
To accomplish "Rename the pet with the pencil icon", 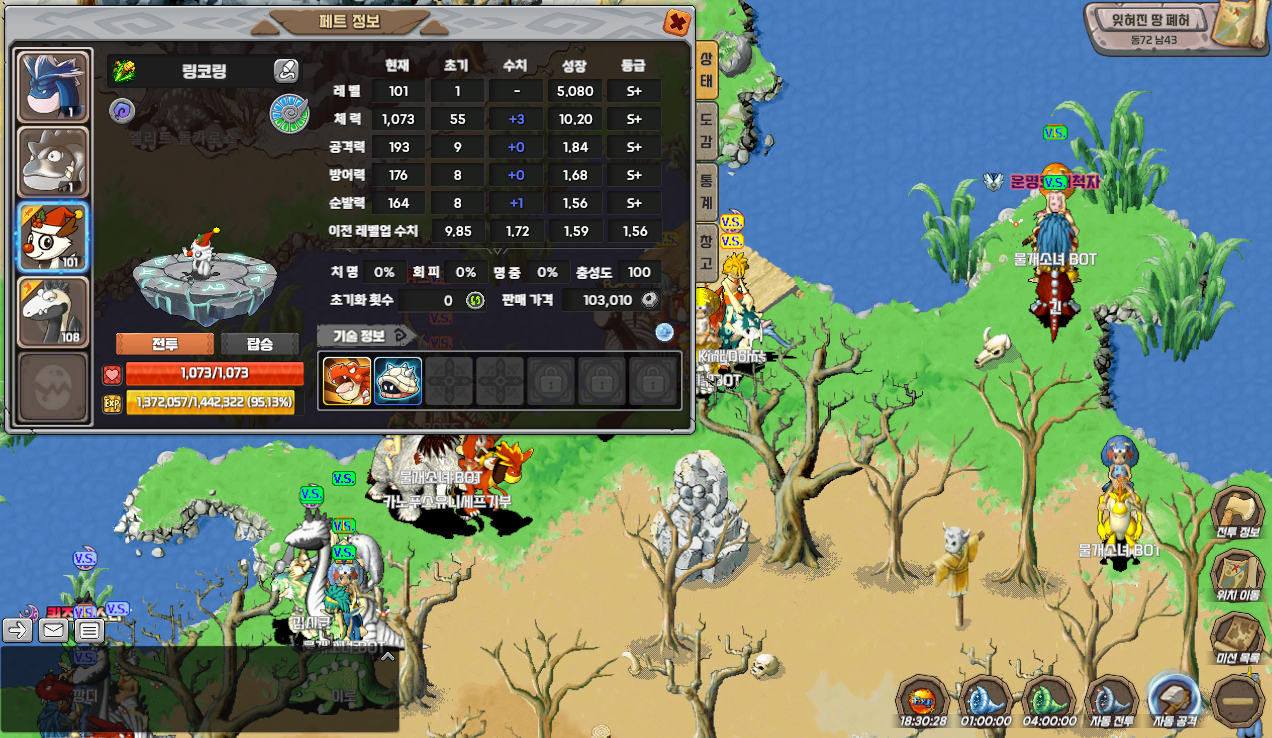I will click(x=286, y=70).
